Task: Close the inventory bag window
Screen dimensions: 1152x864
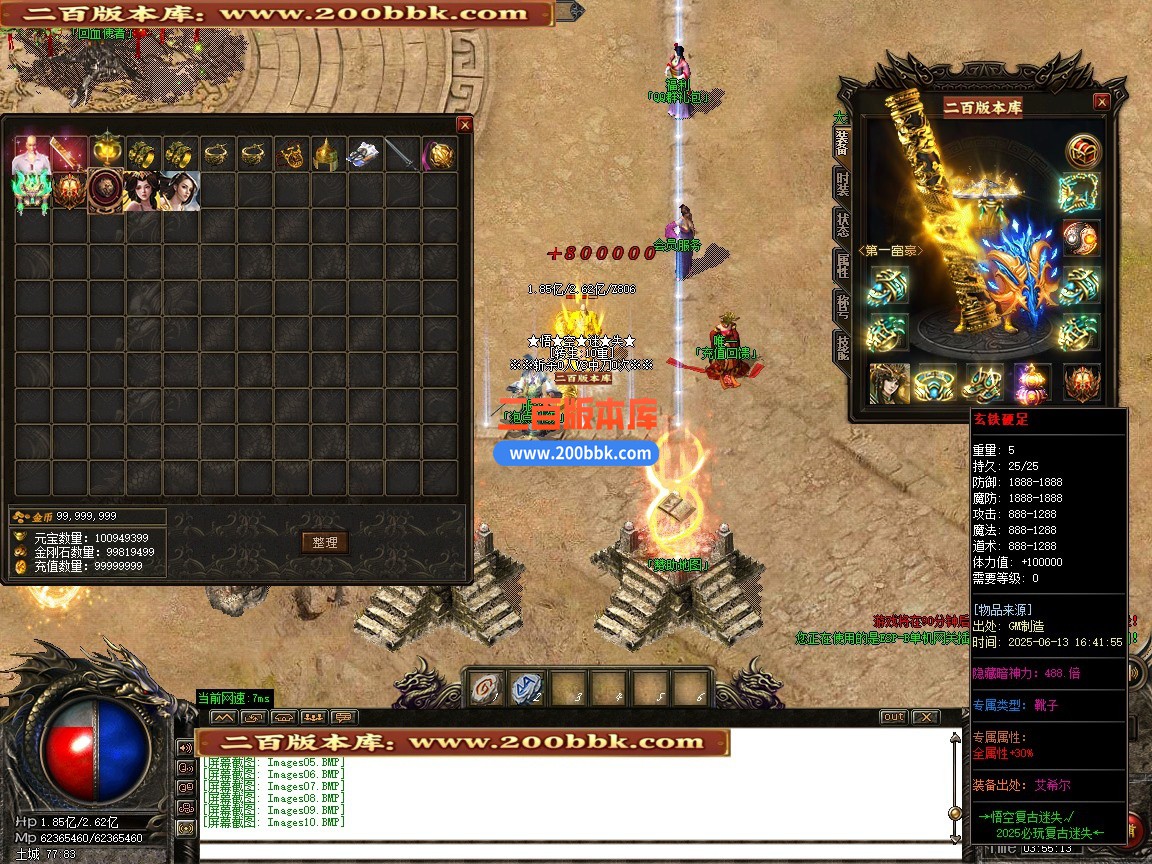Action: point(464,125)
